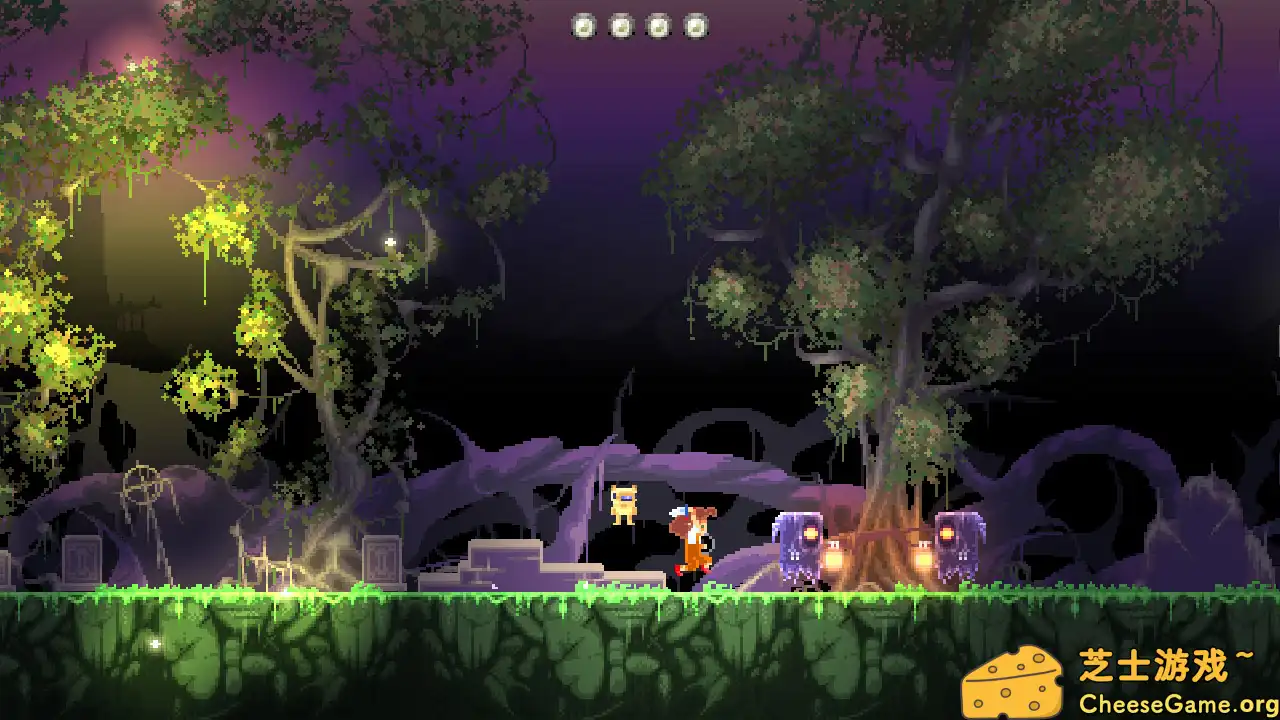Toggle the left purple ghost enemy

click(x=797, y=547)
